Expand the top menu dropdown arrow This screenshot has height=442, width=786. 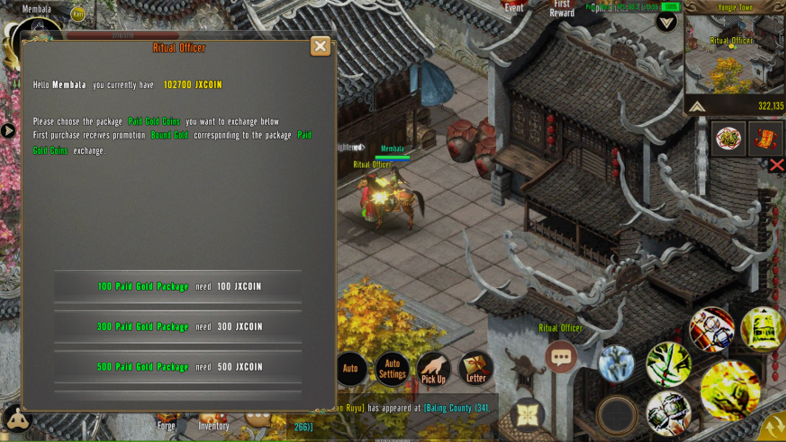point(666,22)
